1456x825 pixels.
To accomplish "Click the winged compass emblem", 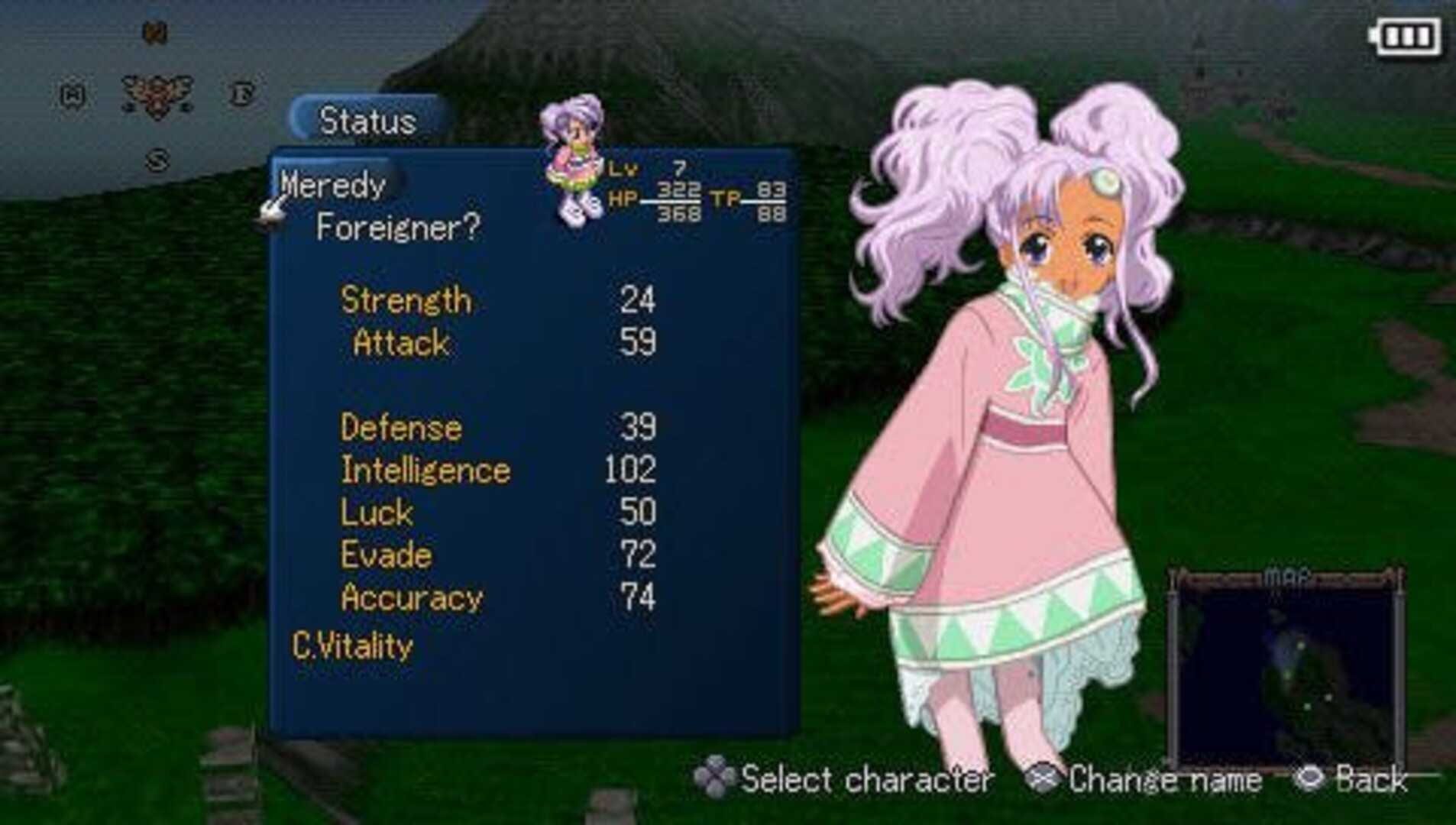I will point(157,95).
